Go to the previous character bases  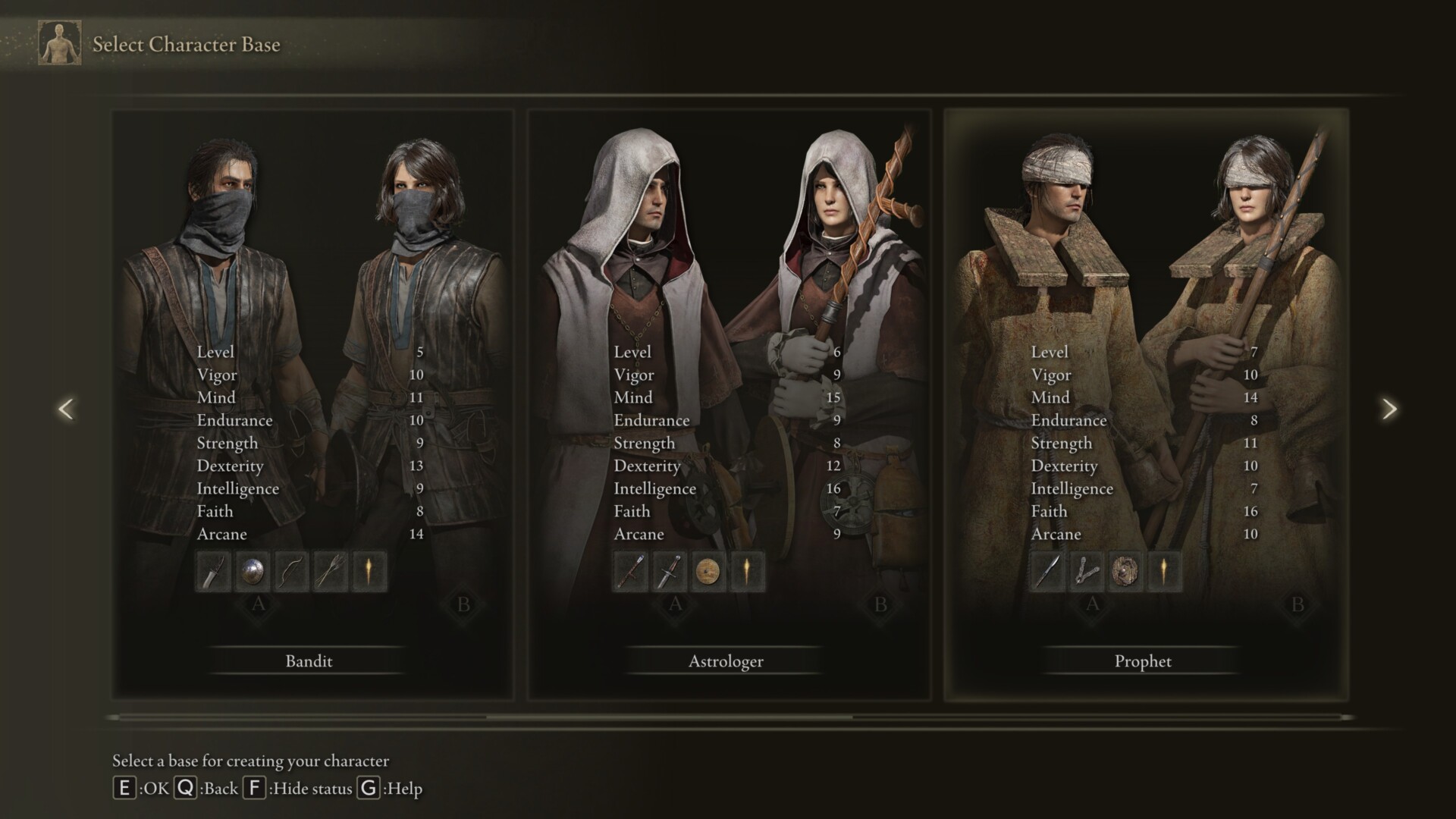coord(66,409)
